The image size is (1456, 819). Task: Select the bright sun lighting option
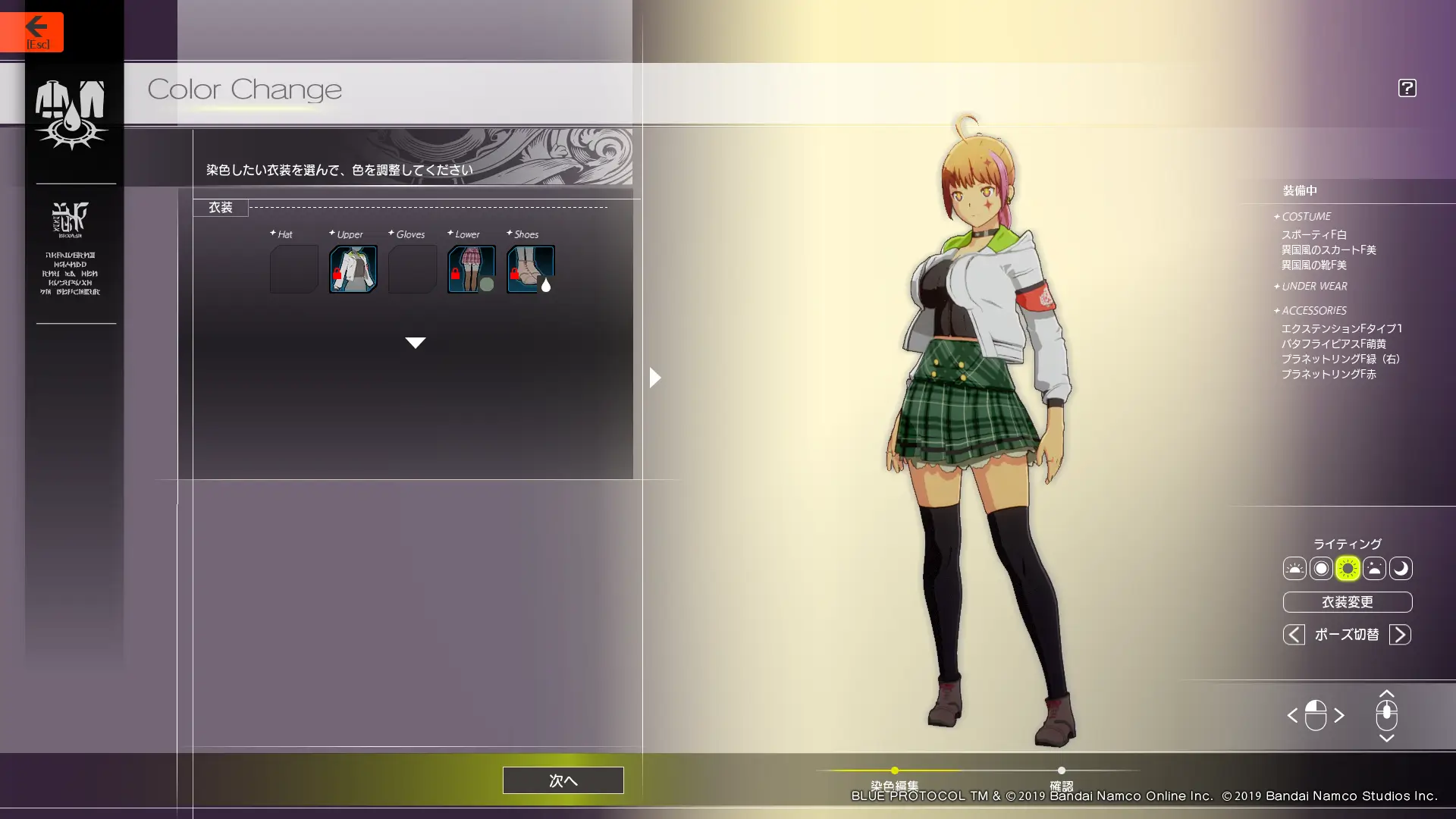coord(1348,569)
